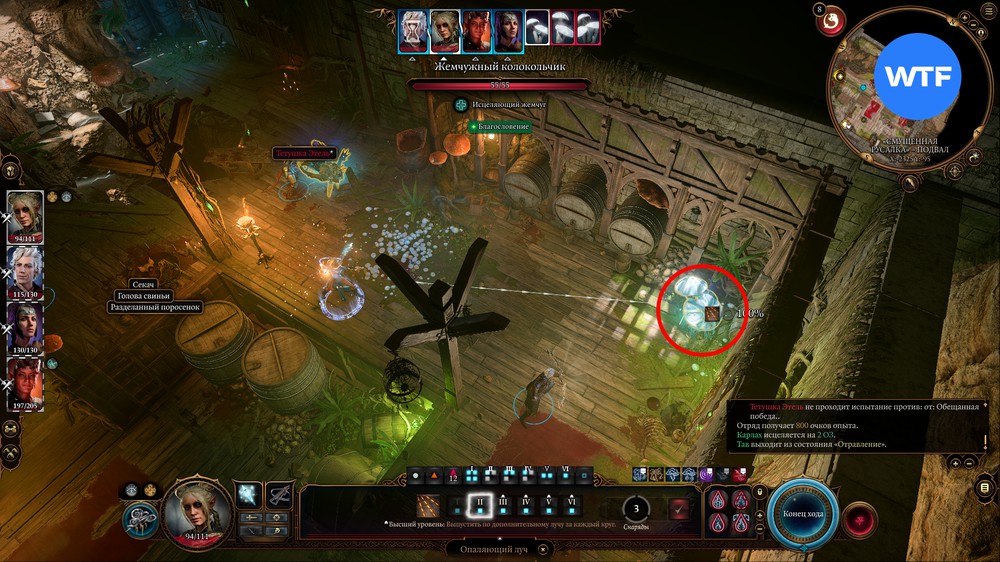Screen dimensions: 1000x562
Task: Select the white-haired 115/130 HP party portrait
Action: click(25, 271)
